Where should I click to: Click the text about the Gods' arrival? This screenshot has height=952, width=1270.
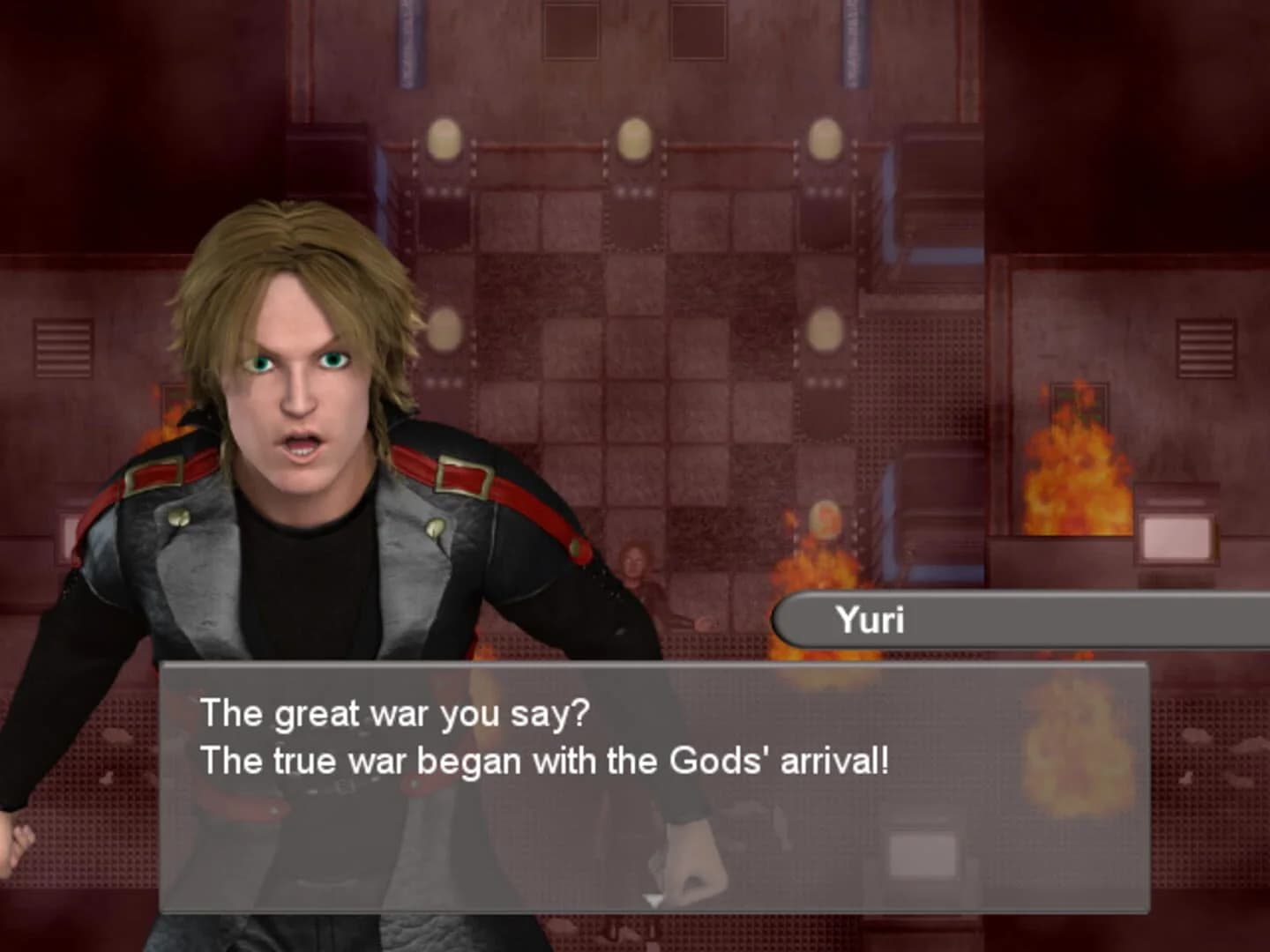[x=545, y=761]
